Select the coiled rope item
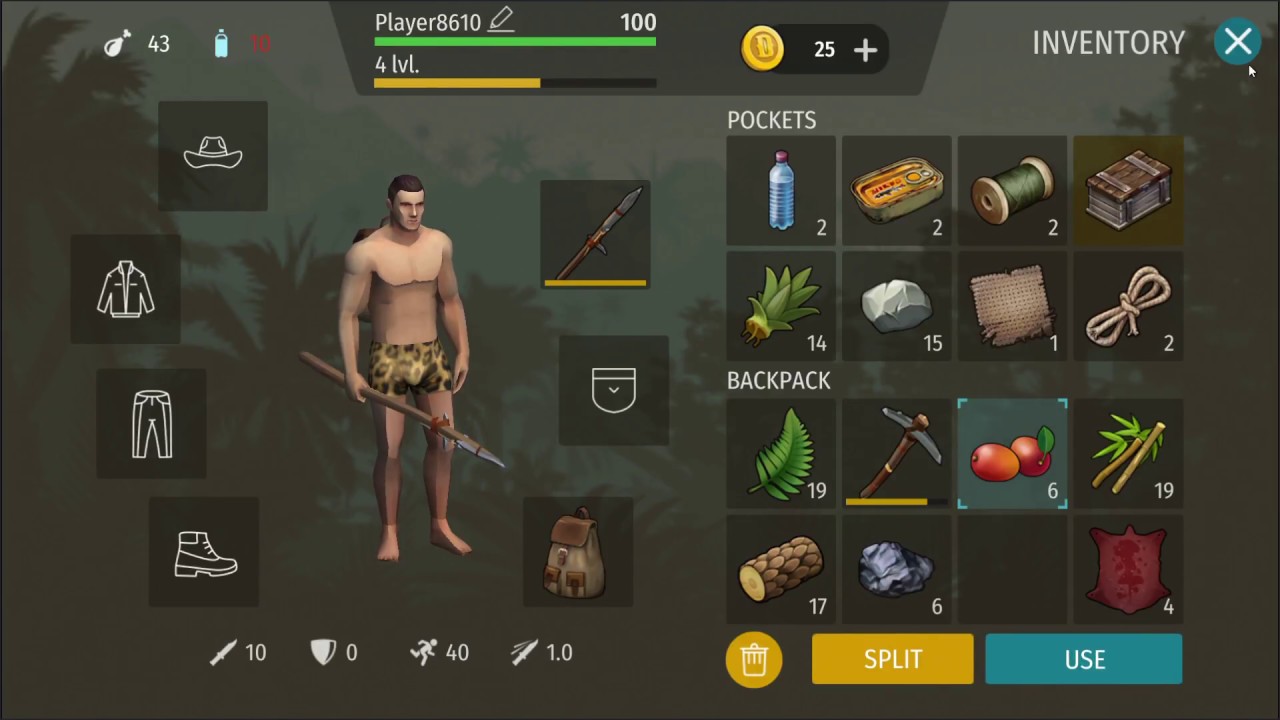1280x720 pixels. click(x=1128, y=306)
